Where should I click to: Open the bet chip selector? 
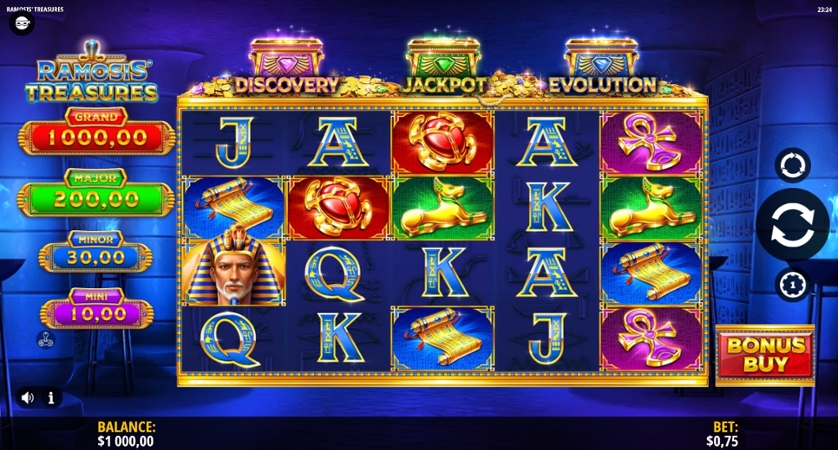(x=792, y=284)
